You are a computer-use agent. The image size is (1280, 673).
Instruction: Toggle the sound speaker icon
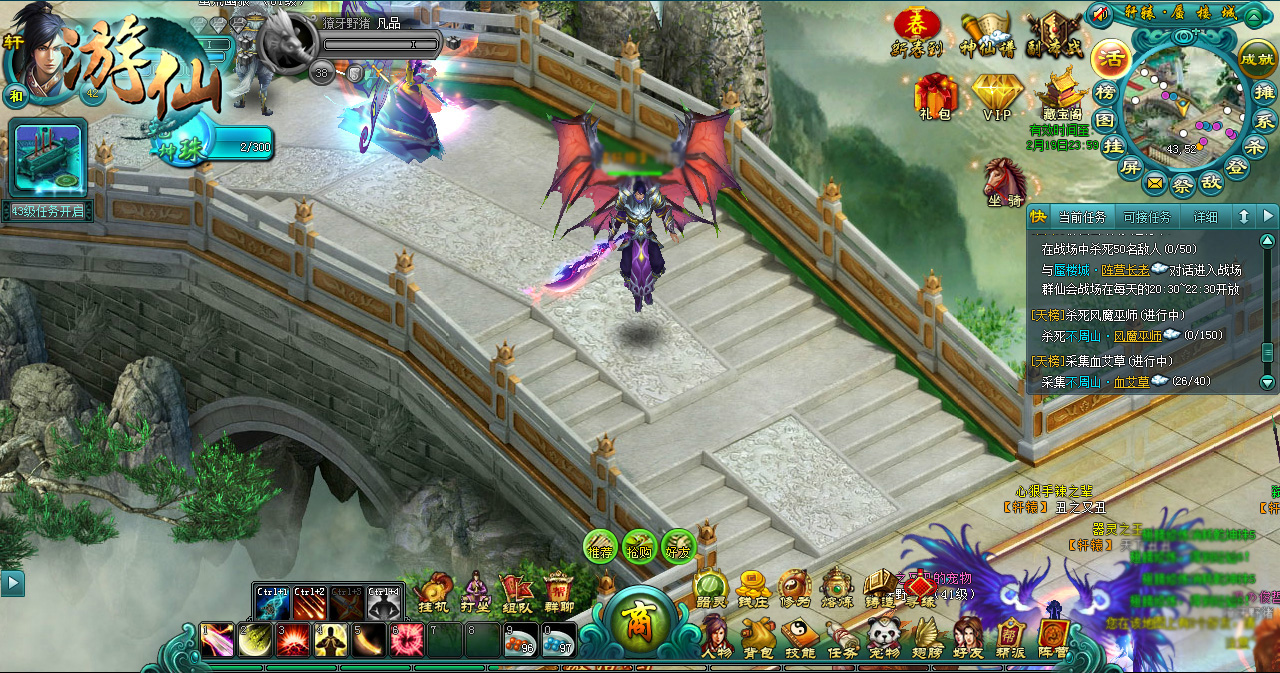coord(1101,14)
